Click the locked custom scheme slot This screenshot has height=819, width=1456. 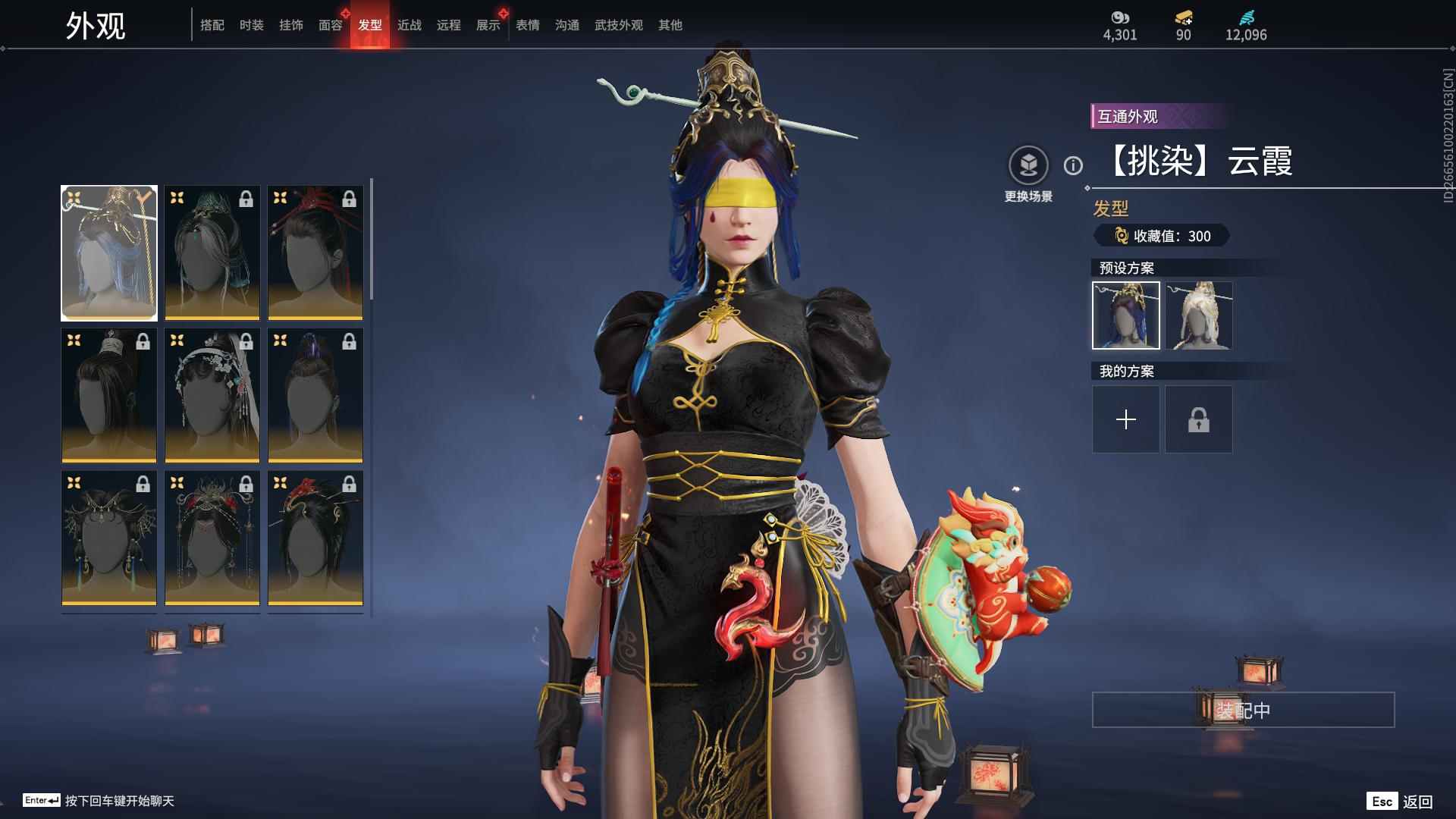[x=1199, y=419]
